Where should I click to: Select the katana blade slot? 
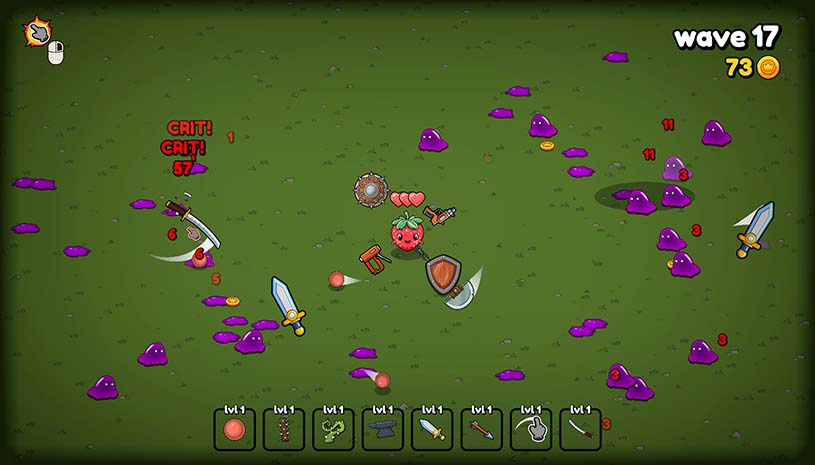coord(580,429)
